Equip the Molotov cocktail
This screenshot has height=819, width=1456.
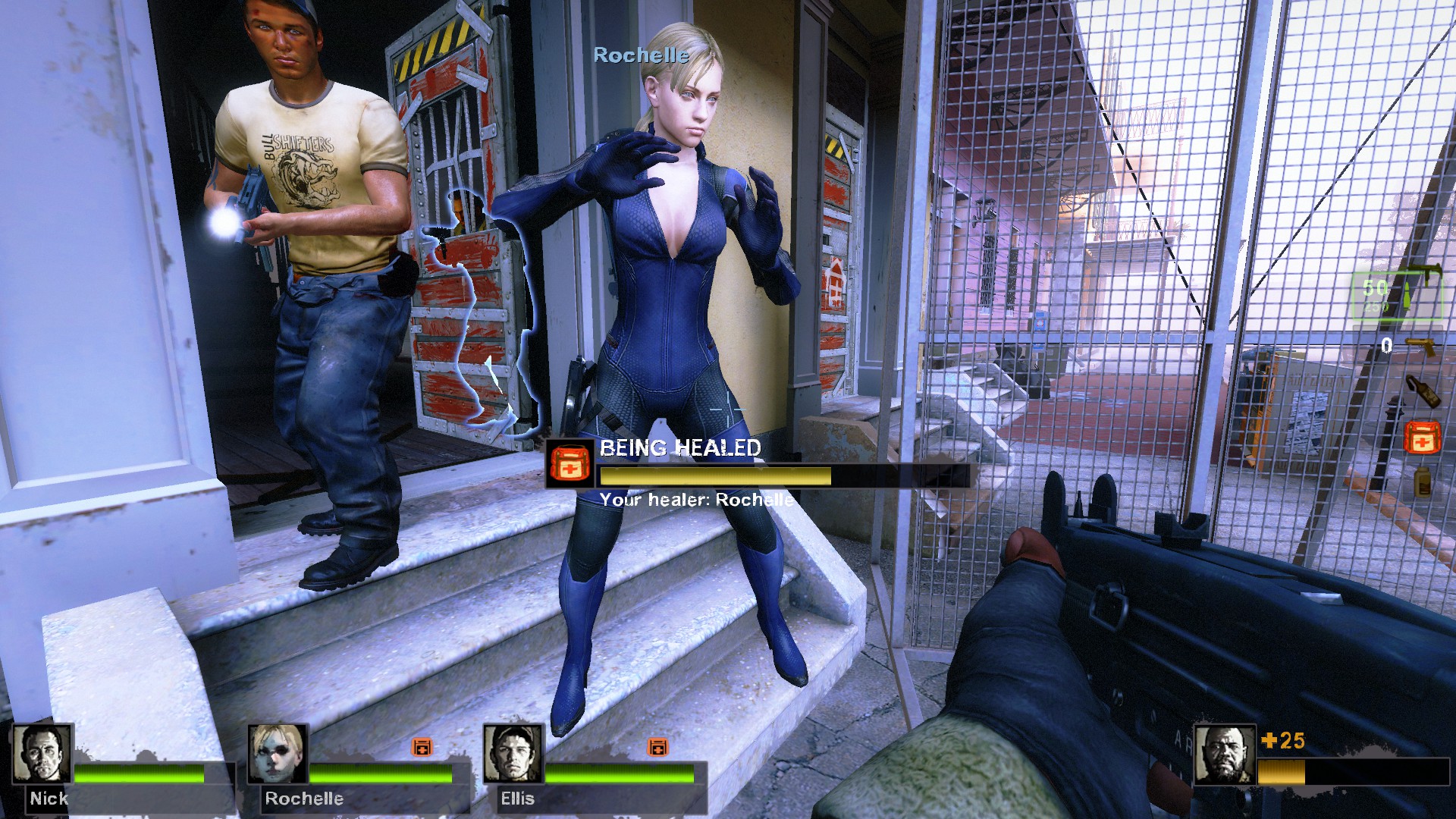1422,391
